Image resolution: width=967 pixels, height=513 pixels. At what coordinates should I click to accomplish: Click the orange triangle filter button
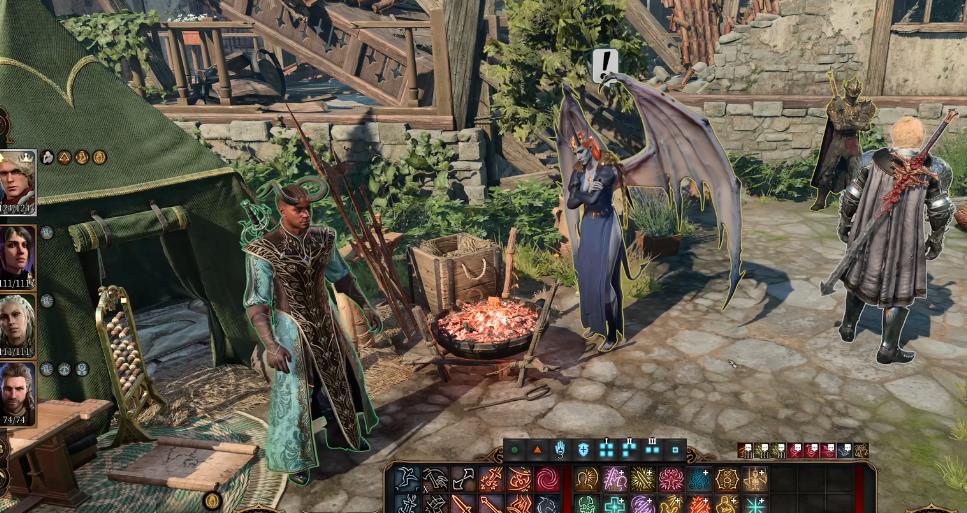click(x=537, y=450)
